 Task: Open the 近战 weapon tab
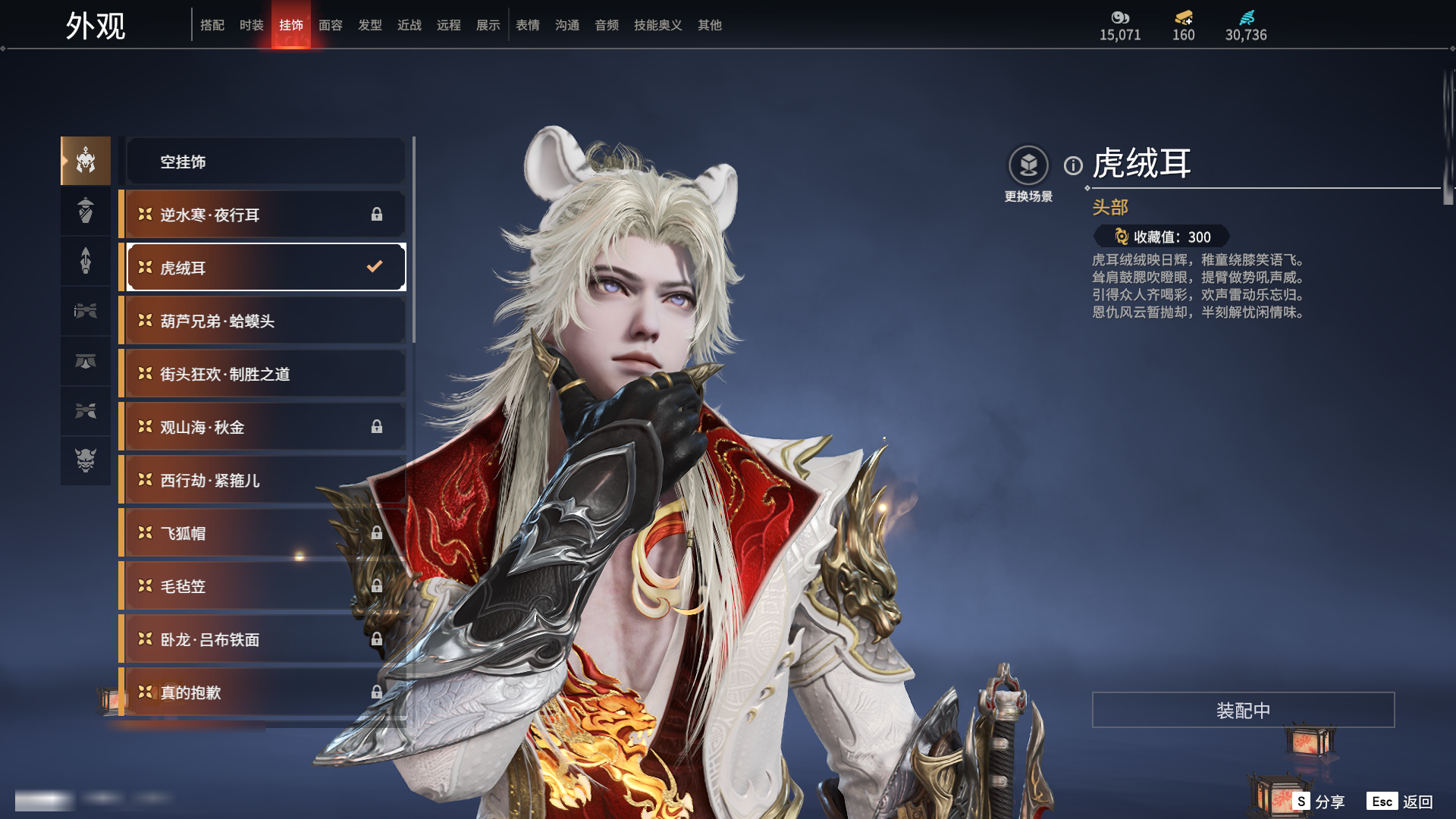tap(409, 25)
